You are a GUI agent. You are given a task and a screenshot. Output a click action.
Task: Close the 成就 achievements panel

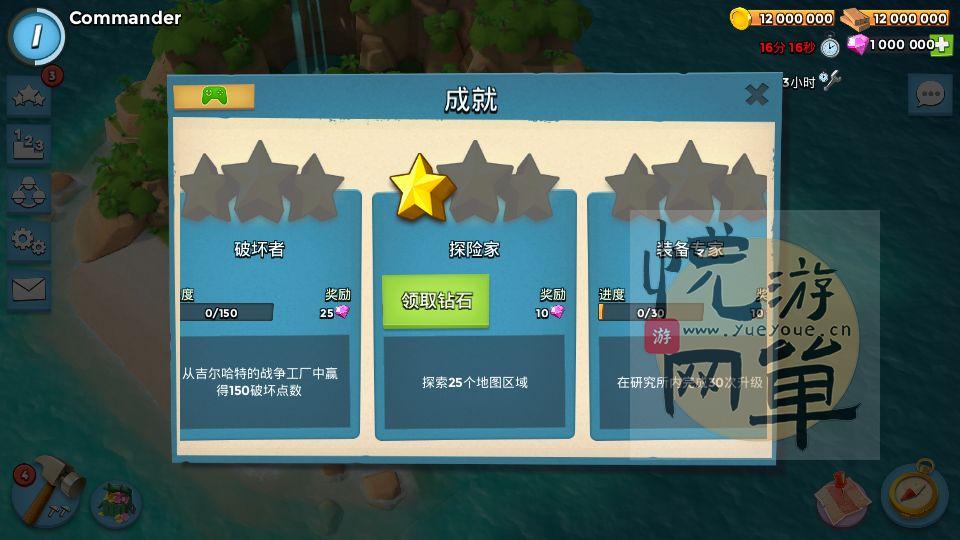(x=757, y=95)
